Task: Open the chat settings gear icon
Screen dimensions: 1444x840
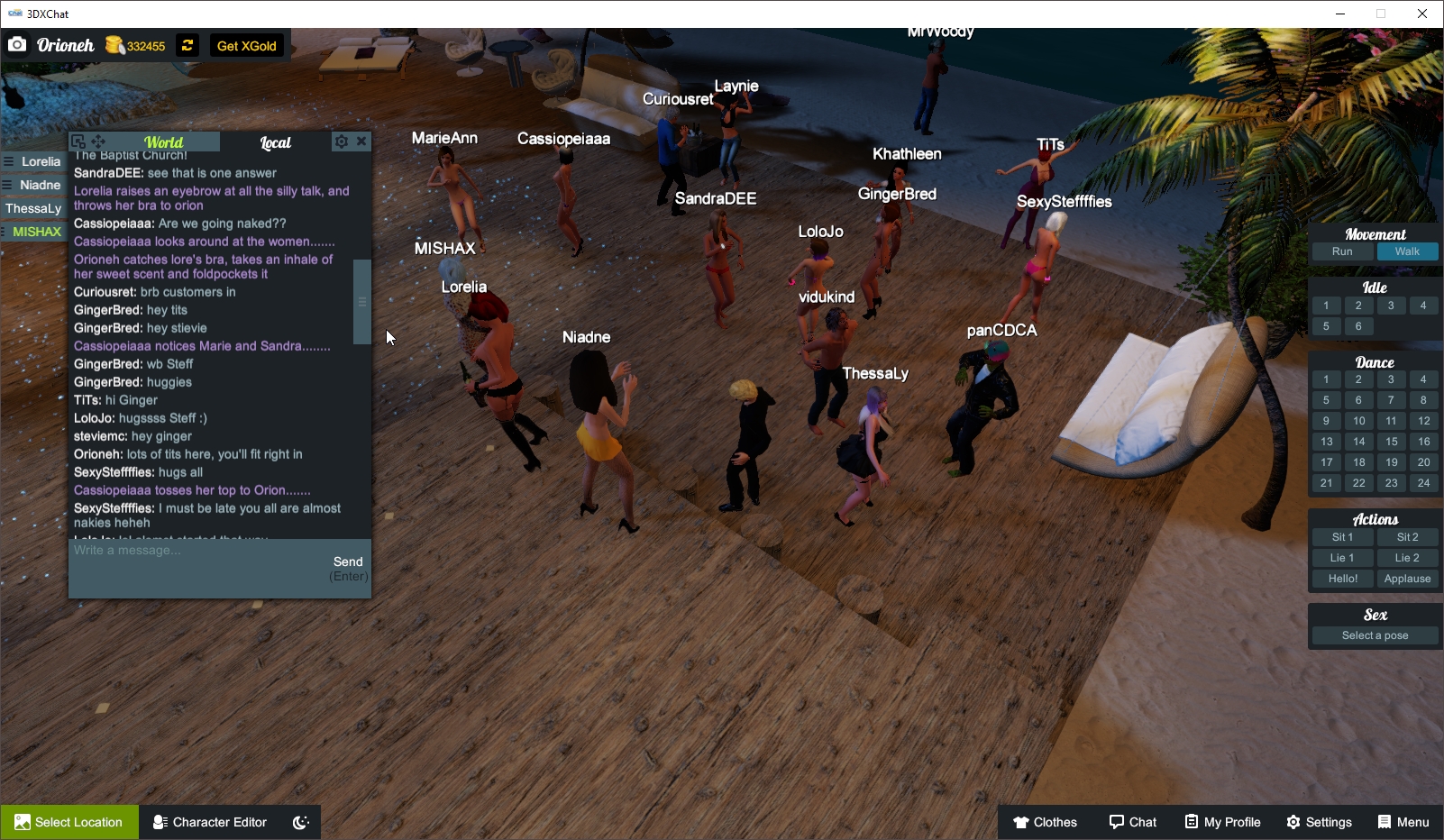Action: pos(341,141)
